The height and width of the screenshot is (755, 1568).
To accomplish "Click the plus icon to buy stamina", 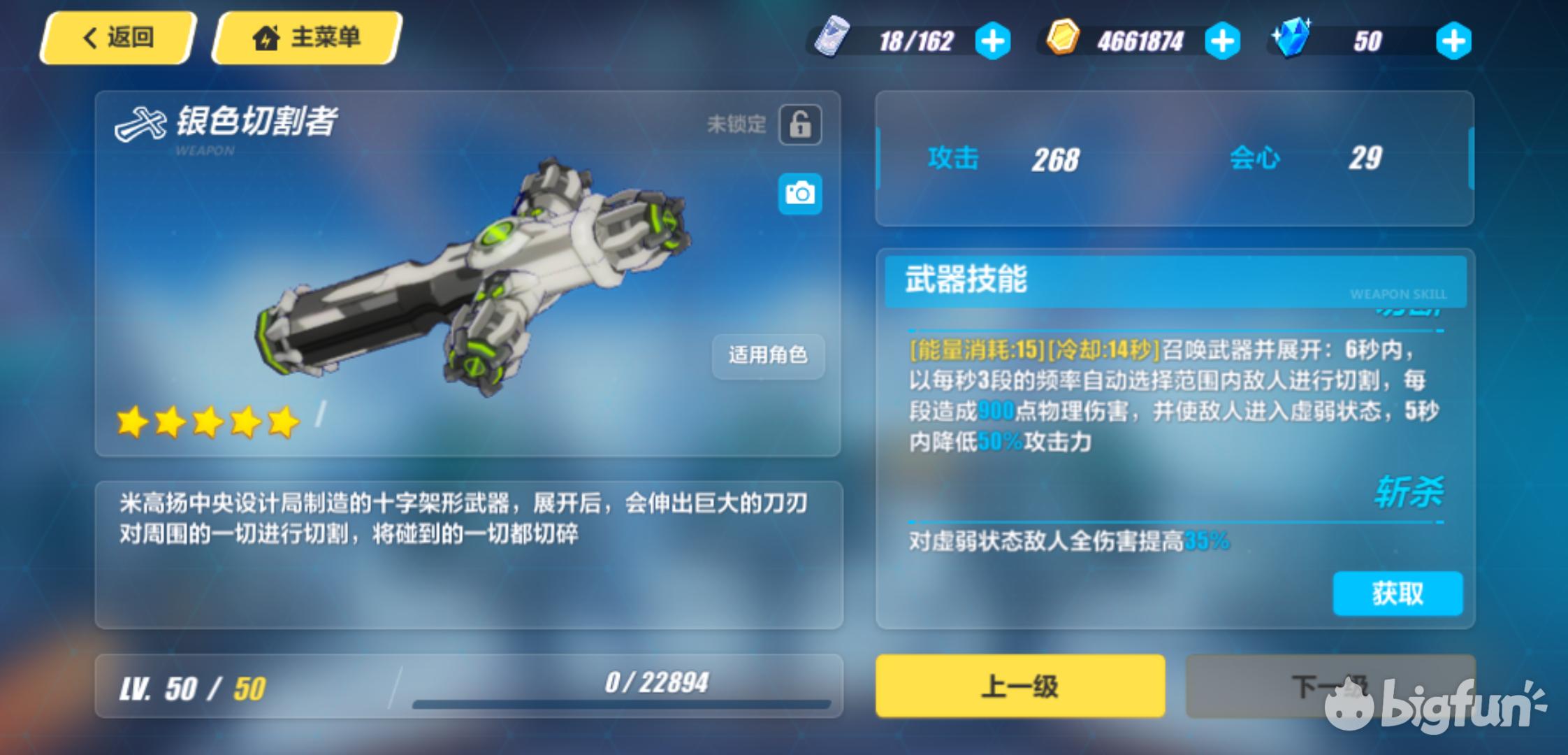I will point(993,40).
